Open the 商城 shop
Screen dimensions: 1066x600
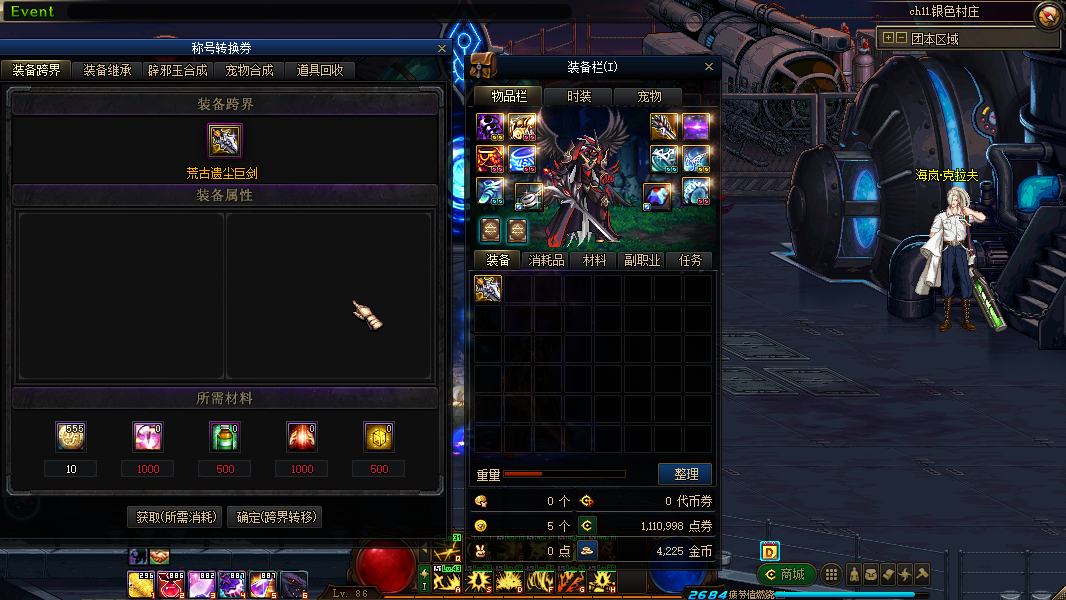(x=785, y=574)
